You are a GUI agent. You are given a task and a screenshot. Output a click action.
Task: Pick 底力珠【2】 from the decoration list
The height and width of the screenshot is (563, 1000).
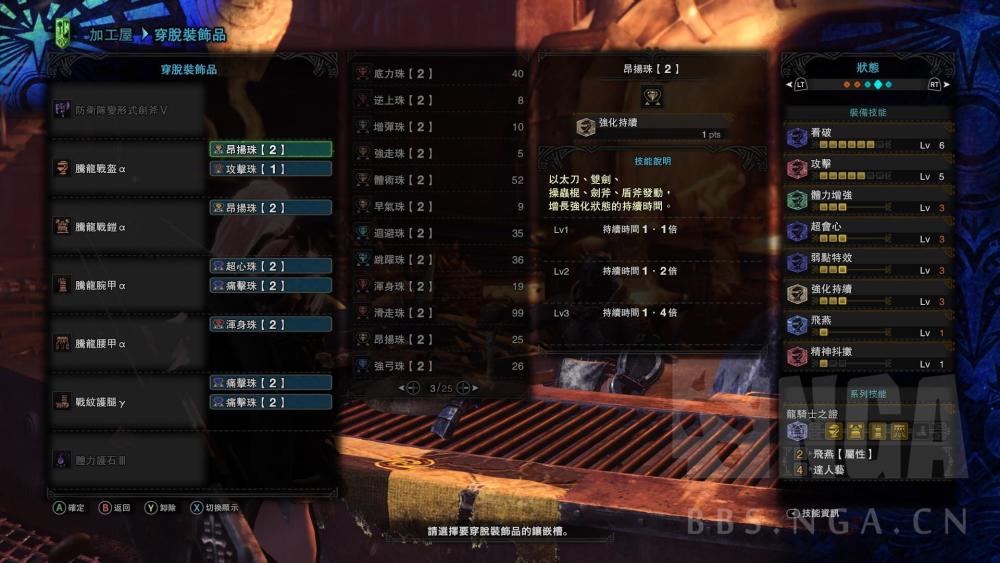440,74
